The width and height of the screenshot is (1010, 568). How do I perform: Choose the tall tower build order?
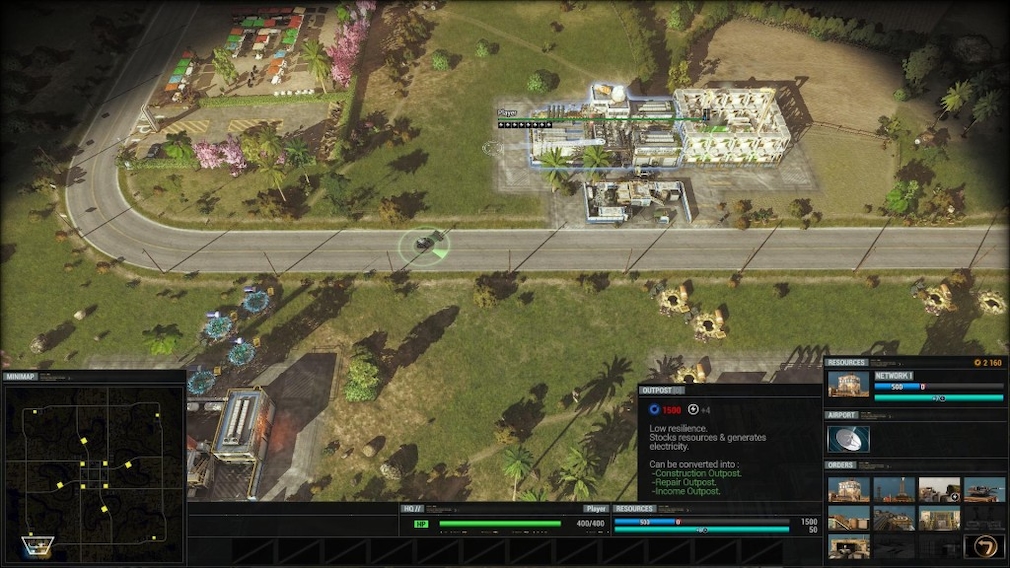click(893, 489)
